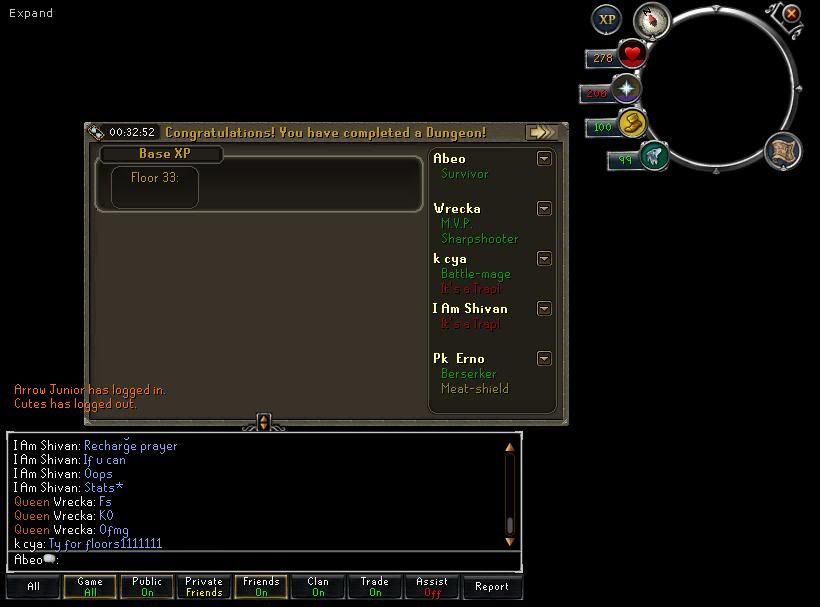Open the dropdown next to I Am Shivan

(544, 308)
